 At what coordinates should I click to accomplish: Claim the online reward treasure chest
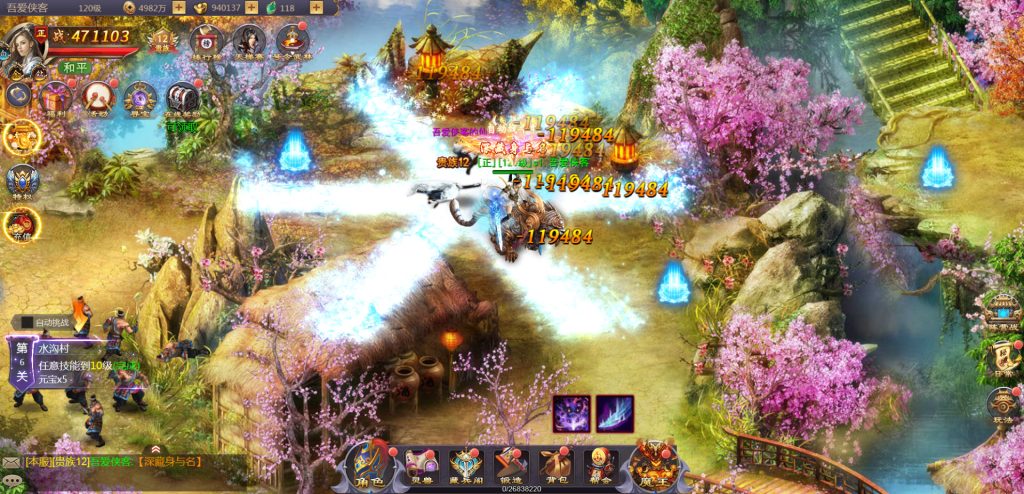[182, 100]
